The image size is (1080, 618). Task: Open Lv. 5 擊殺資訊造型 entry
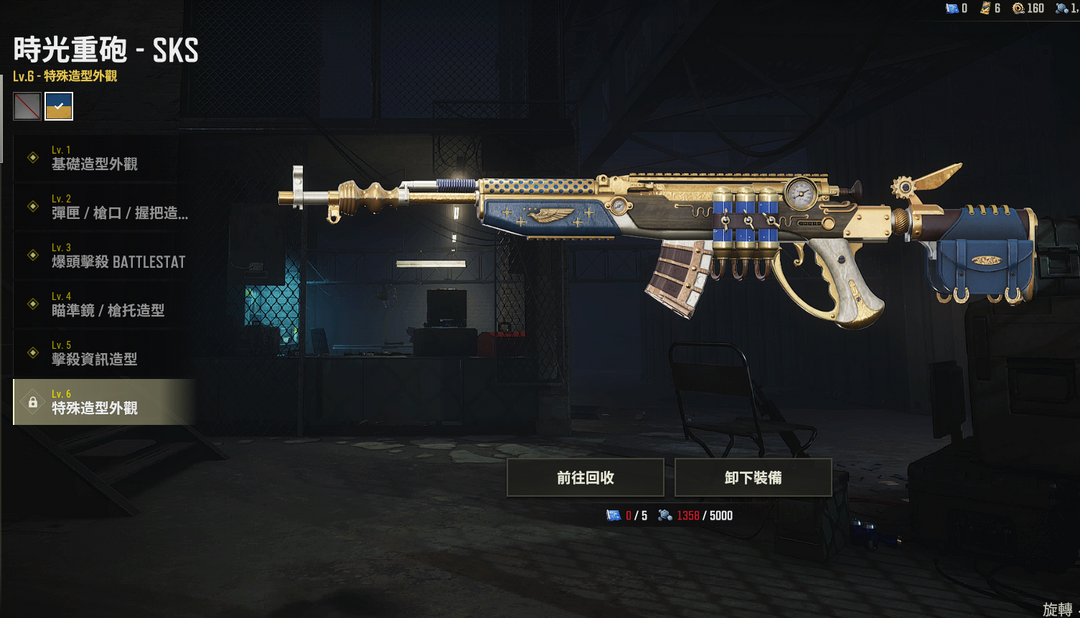(100, 353)
